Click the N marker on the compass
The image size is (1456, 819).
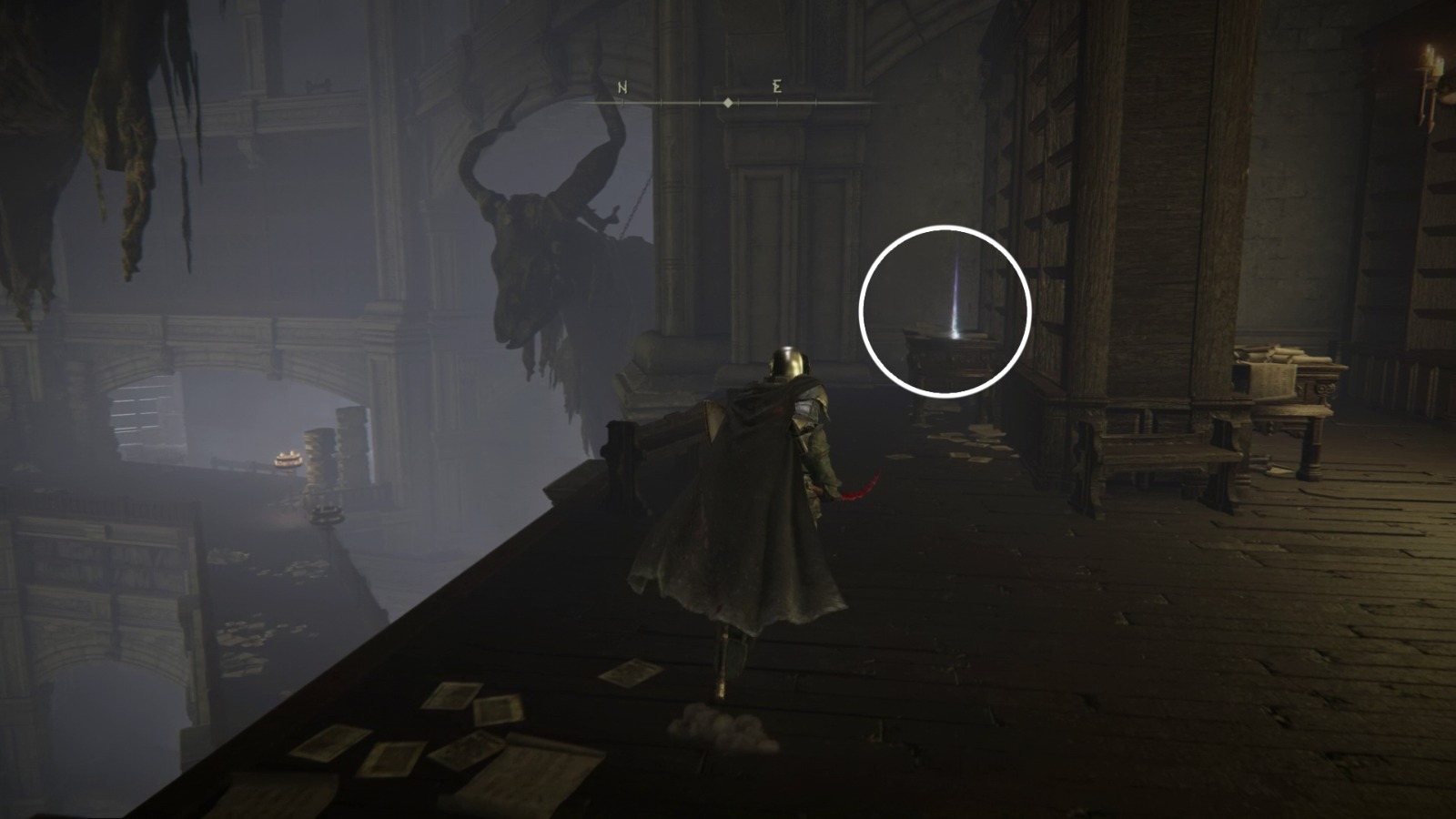622,88
